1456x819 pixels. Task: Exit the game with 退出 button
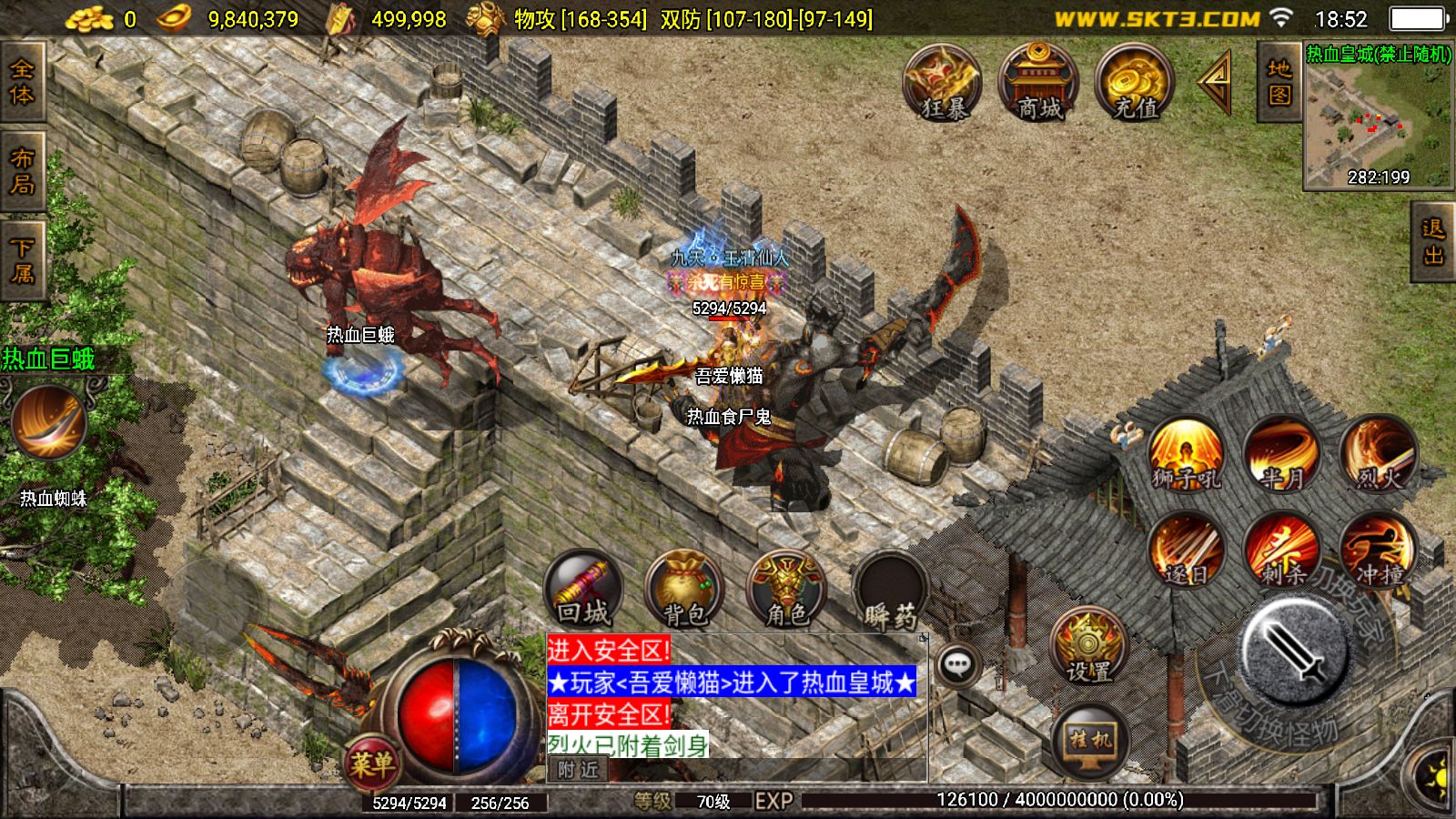[1433, 242]
